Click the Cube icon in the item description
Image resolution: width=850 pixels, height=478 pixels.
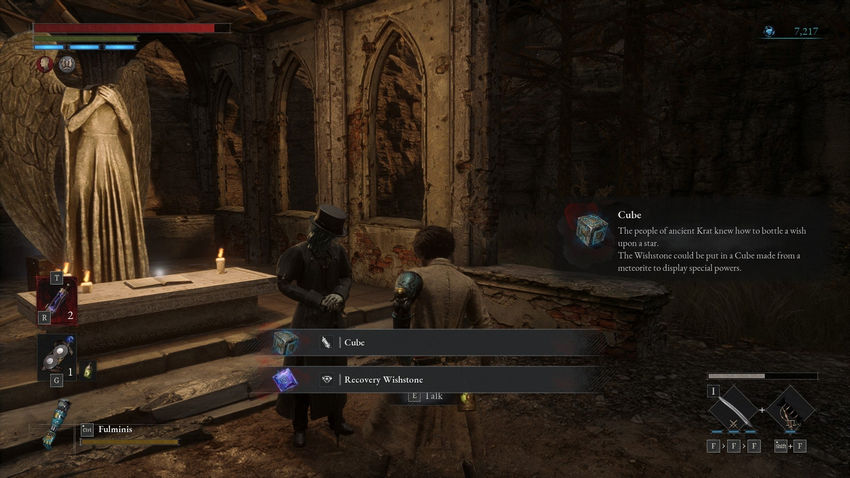click(591, 229)
